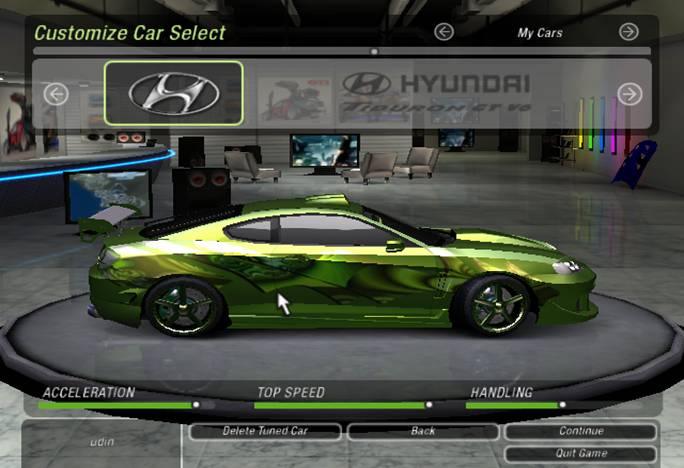The image size is (684, 468).
Task: Show previous car using carousel left arrow
Action: pos(56,94)
